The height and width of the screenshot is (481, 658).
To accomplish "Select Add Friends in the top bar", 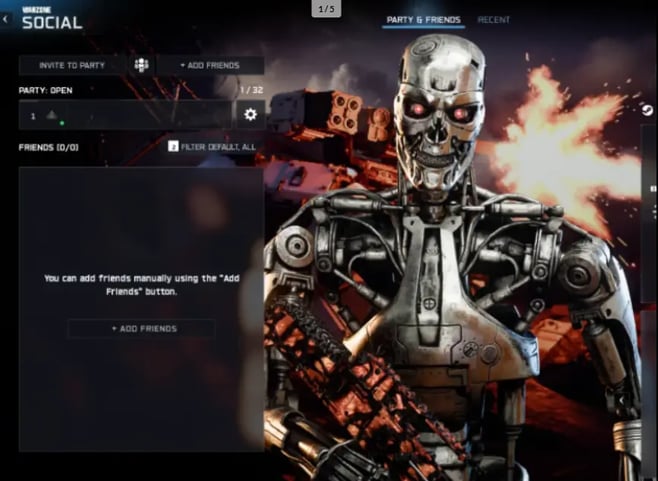I will 210,65.
